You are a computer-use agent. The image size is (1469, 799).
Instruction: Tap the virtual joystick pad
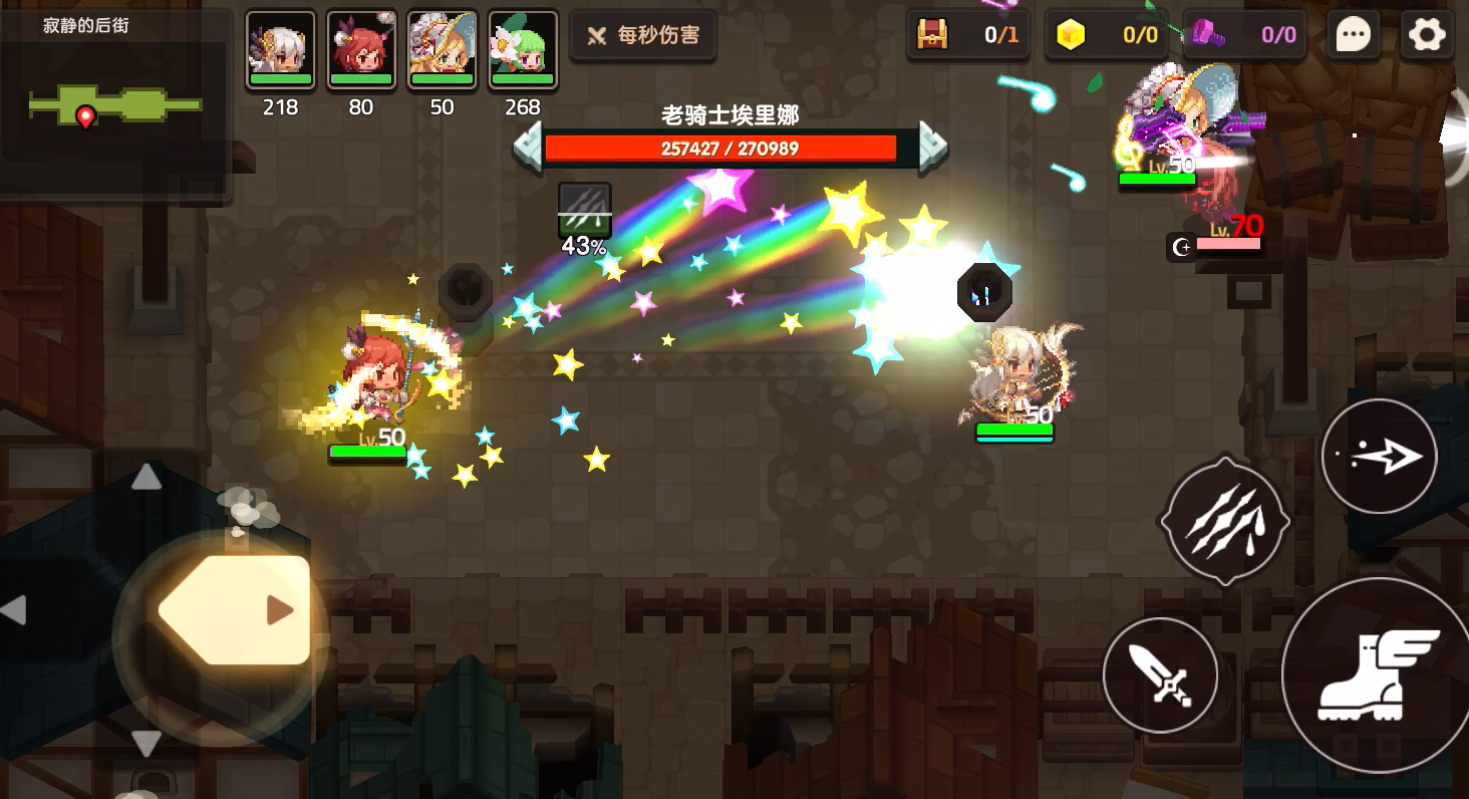230,610
